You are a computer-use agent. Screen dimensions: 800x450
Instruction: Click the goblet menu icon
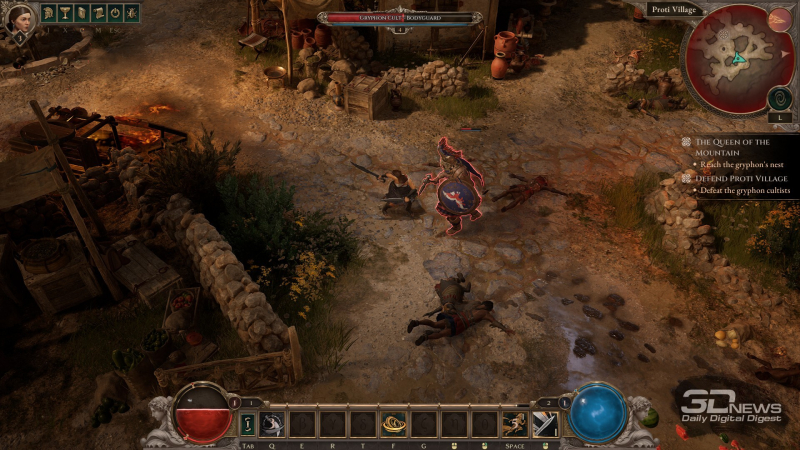(x=63, y=14)
